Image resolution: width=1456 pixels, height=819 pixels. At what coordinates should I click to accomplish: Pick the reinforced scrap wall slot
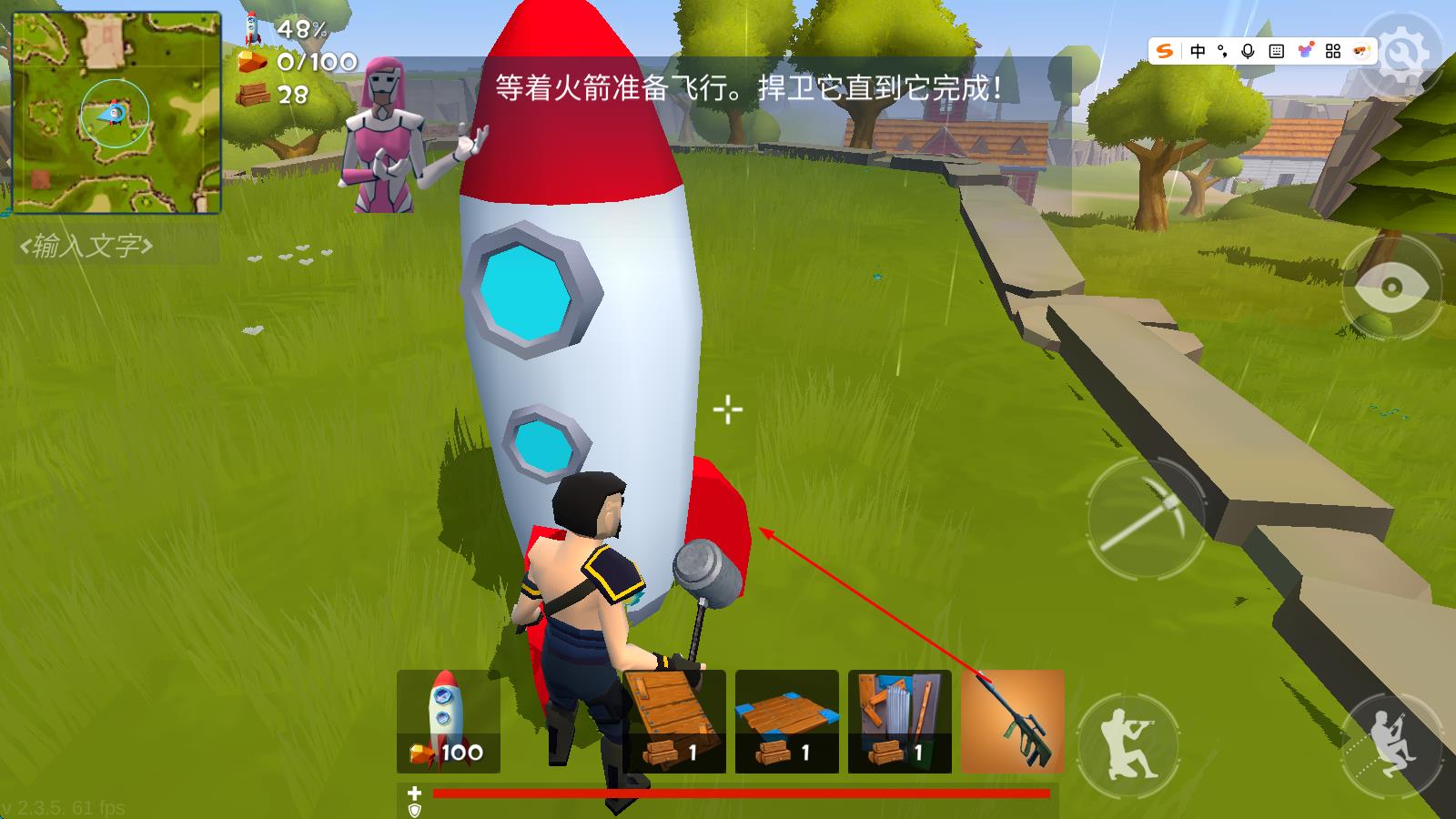(899, 722)
